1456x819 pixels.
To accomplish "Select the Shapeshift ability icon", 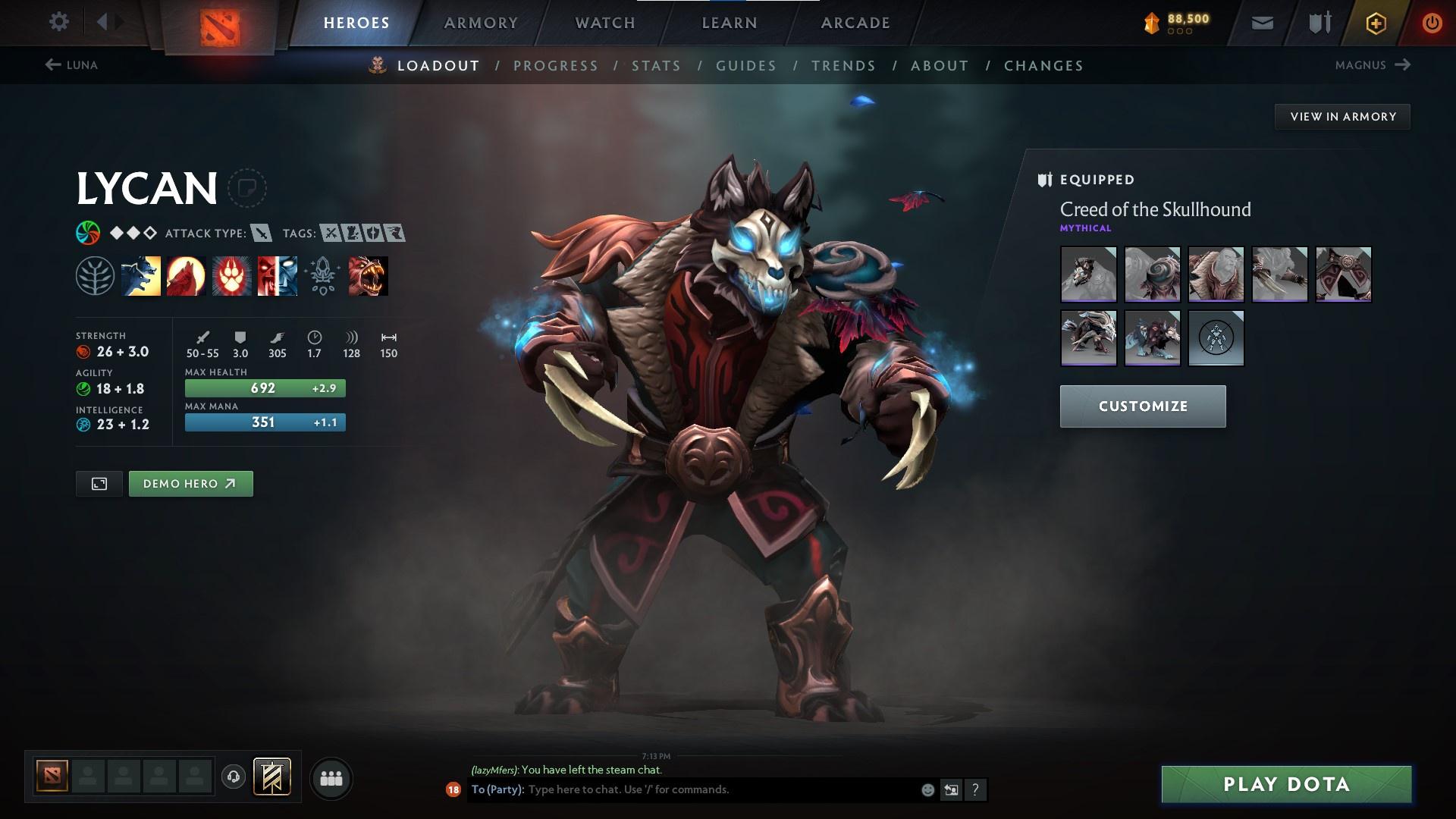I will [275, 276].
